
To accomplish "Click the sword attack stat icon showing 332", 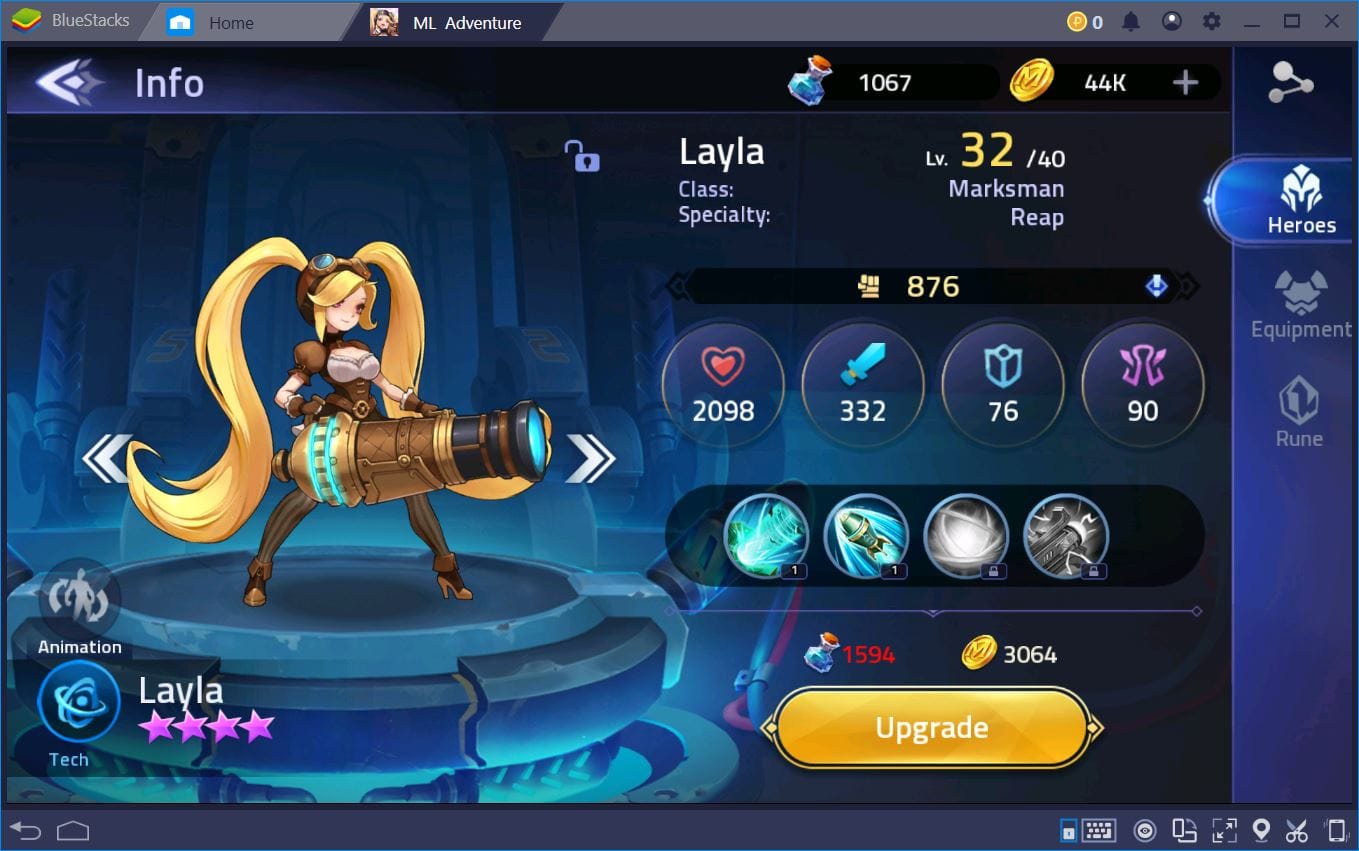I will 862,383.
